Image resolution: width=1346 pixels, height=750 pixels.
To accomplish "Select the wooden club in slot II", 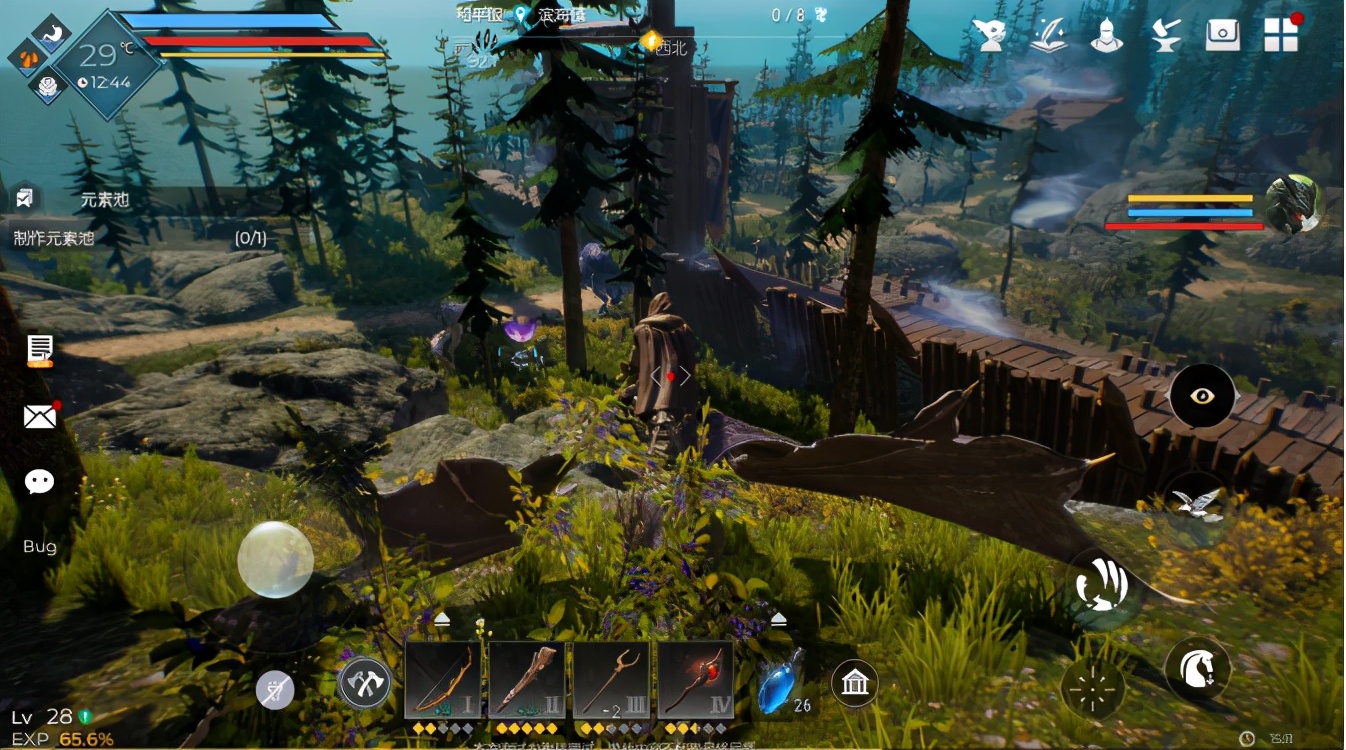I will (x=527, y=680).
